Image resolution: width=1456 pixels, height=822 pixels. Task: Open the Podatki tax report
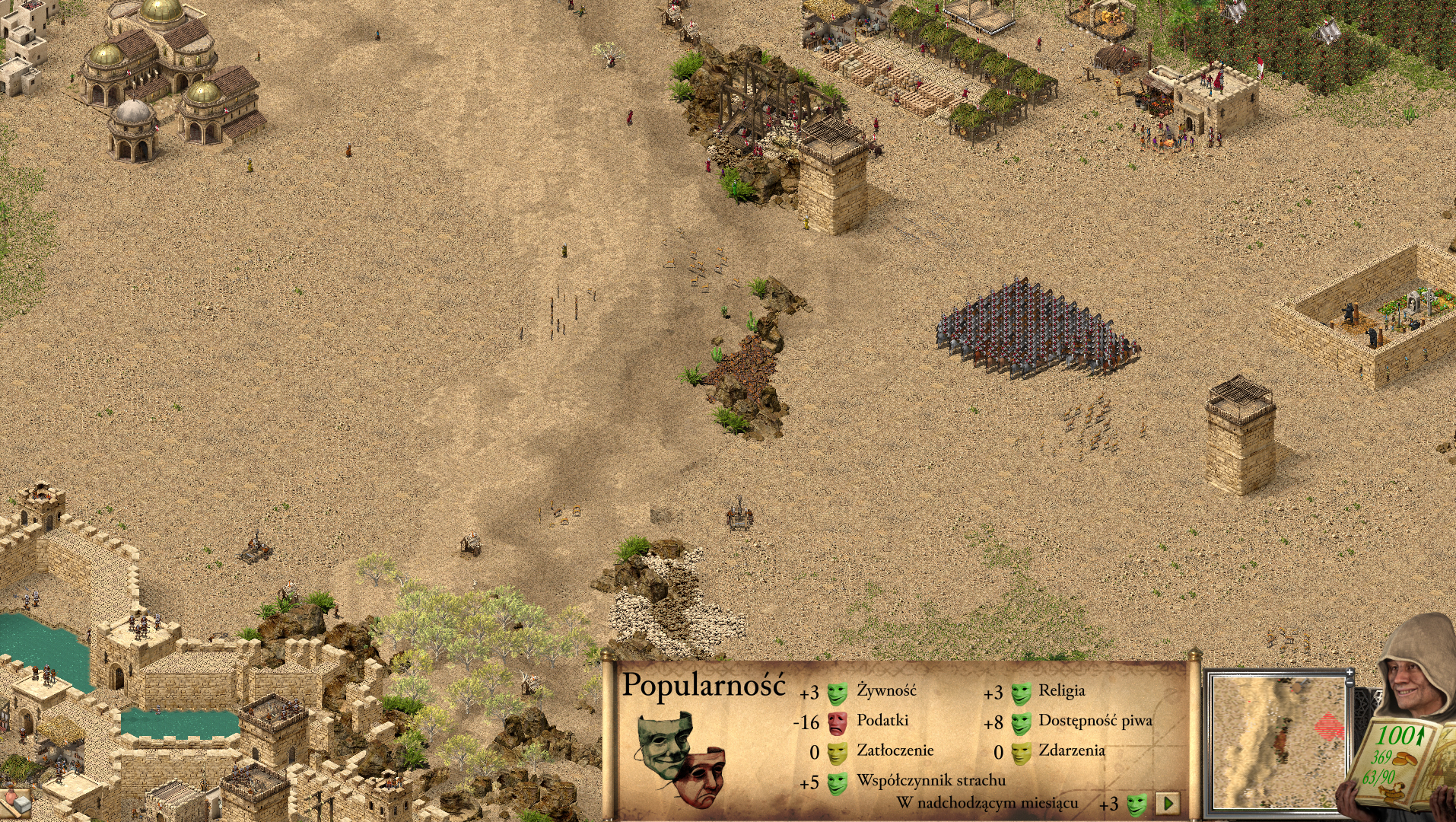882,721
